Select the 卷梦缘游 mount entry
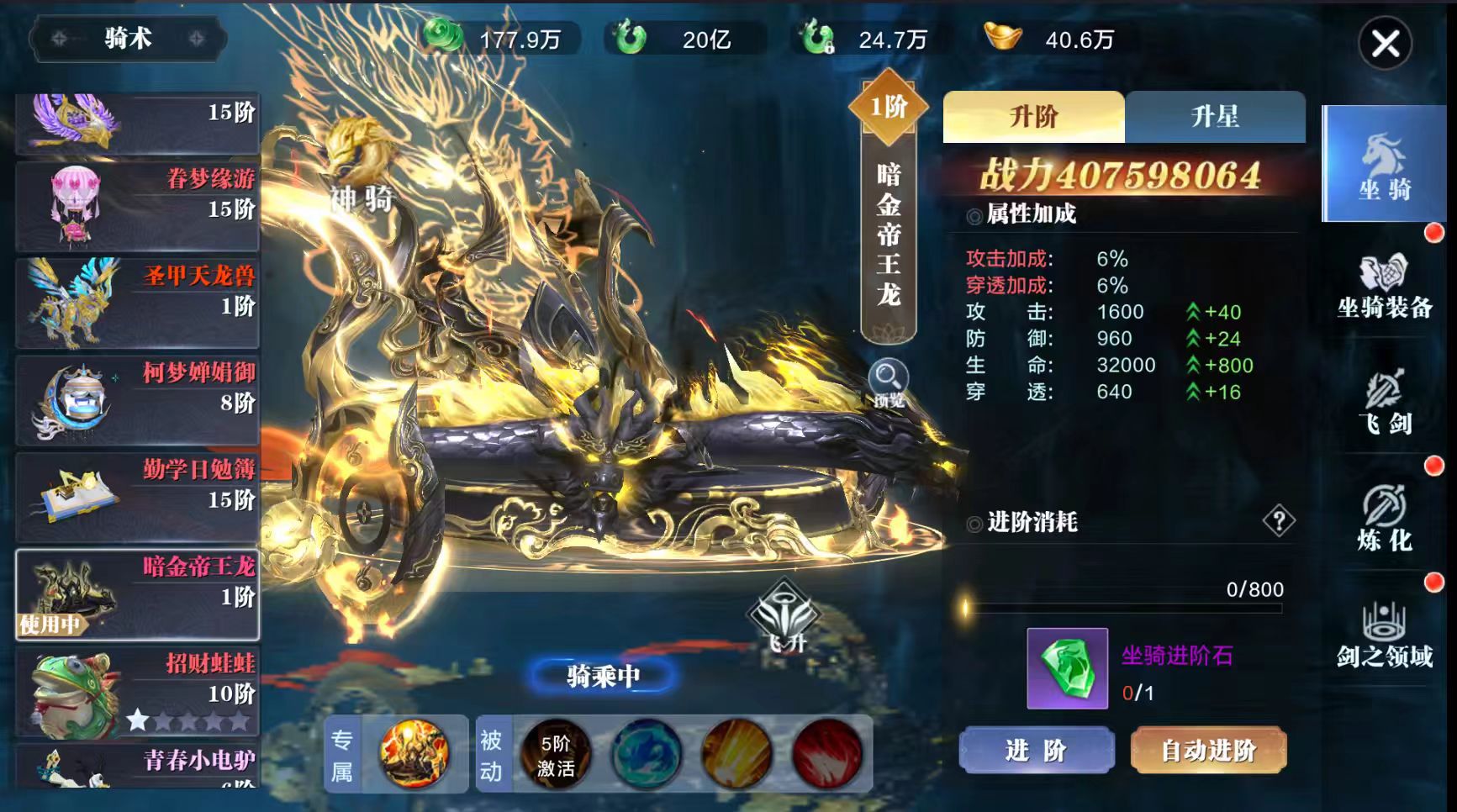This screenshot has height=812, width=1457. [138, 206]
